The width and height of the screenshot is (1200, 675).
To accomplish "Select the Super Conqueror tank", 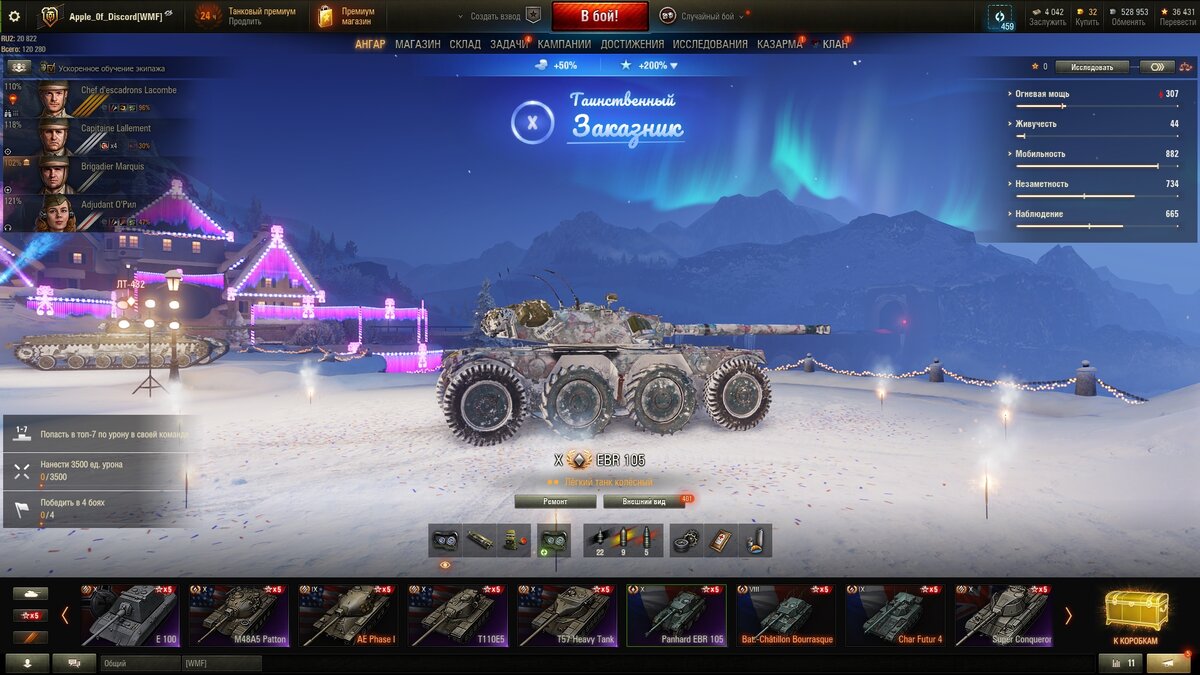I will pyautogui.click(x=1003, y=616).
